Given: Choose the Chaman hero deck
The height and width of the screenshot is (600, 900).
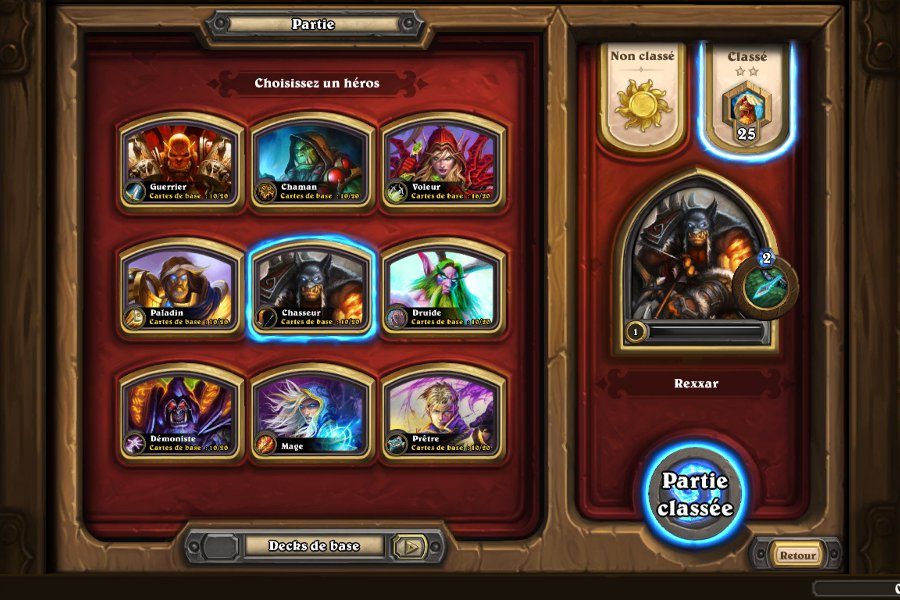Looking at the screenshot, I should tap(312, 162).
